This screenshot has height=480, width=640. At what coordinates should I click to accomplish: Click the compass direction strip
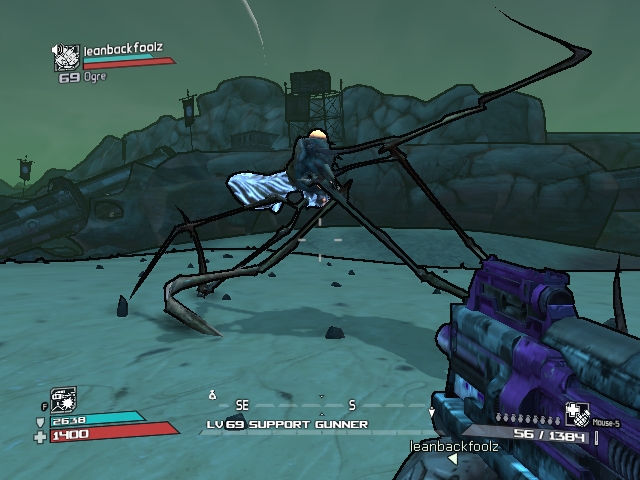pos(320,406)
